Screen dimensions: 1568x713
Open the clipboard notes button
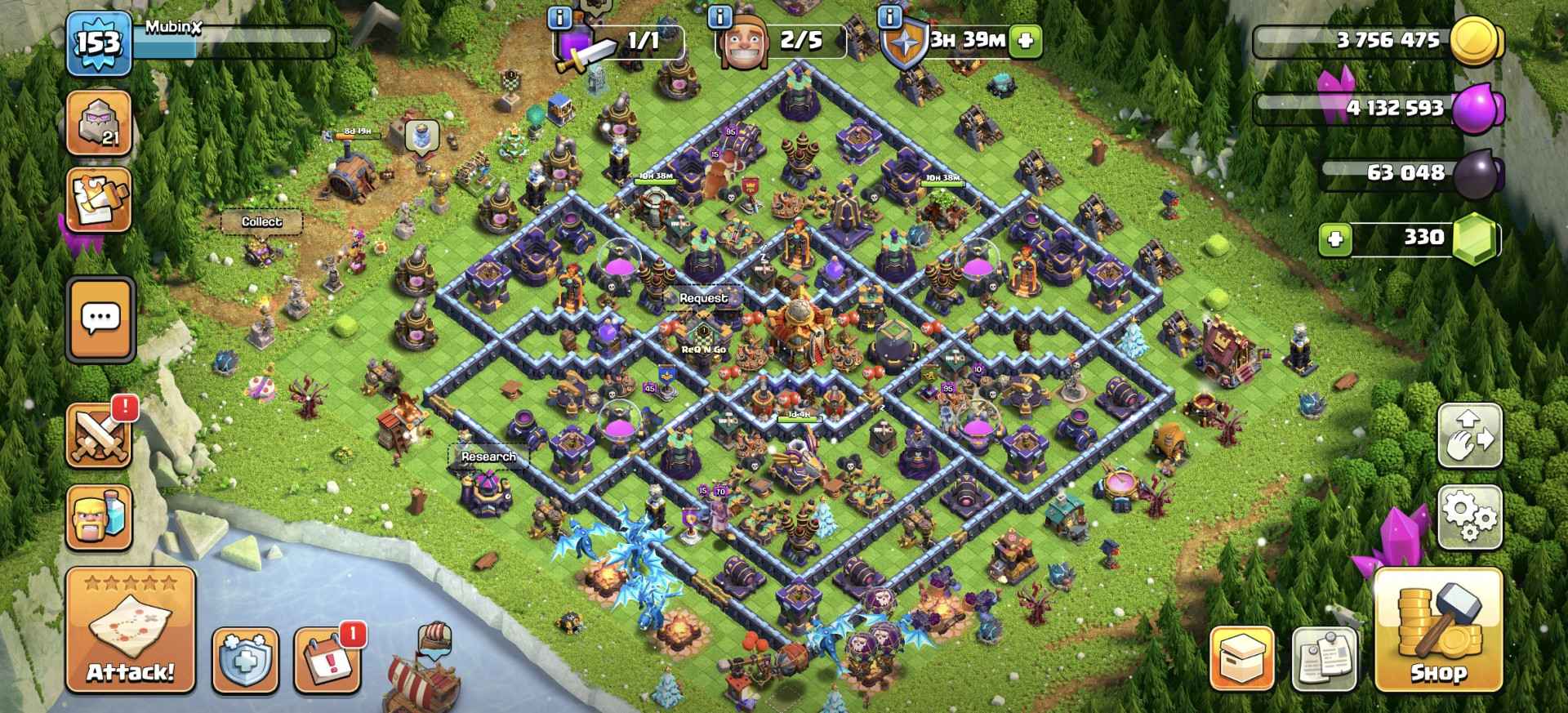coord(1324,658)
